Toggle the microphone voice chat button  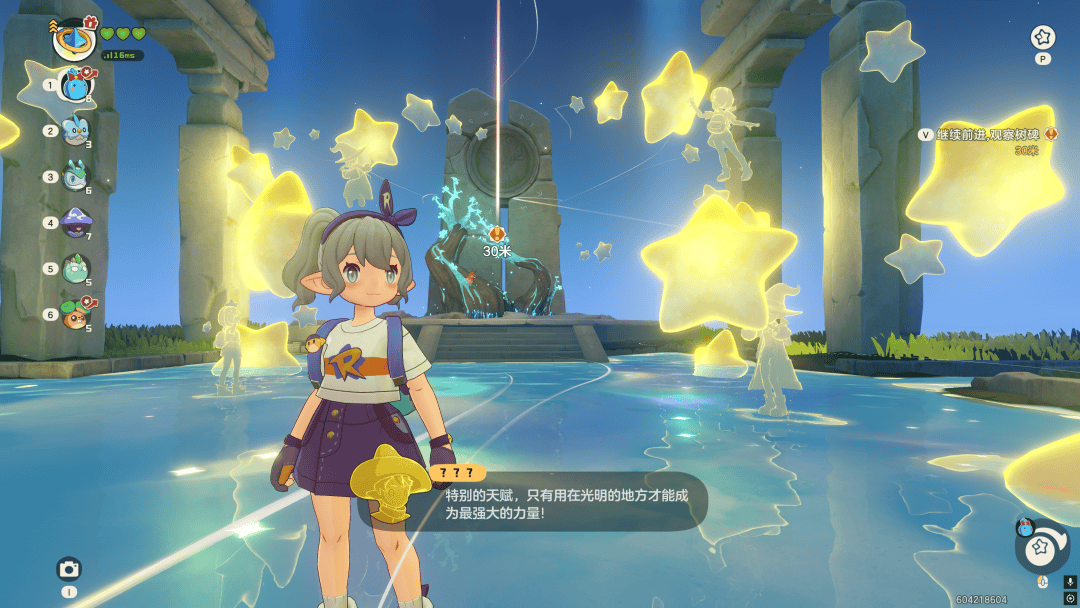pos(1070,581)
